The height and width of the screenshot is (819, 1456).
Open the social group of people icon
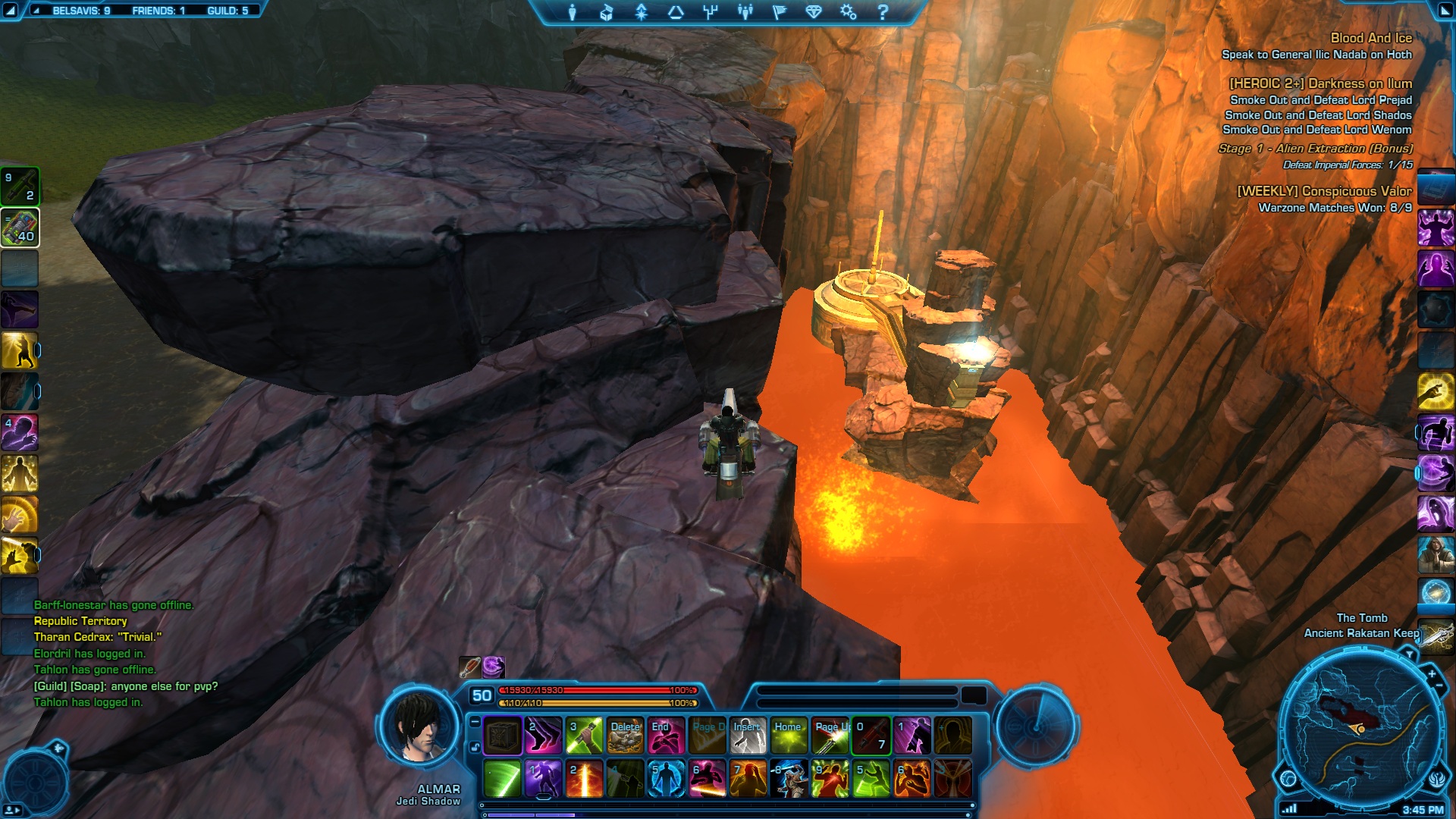click(745, 12)
